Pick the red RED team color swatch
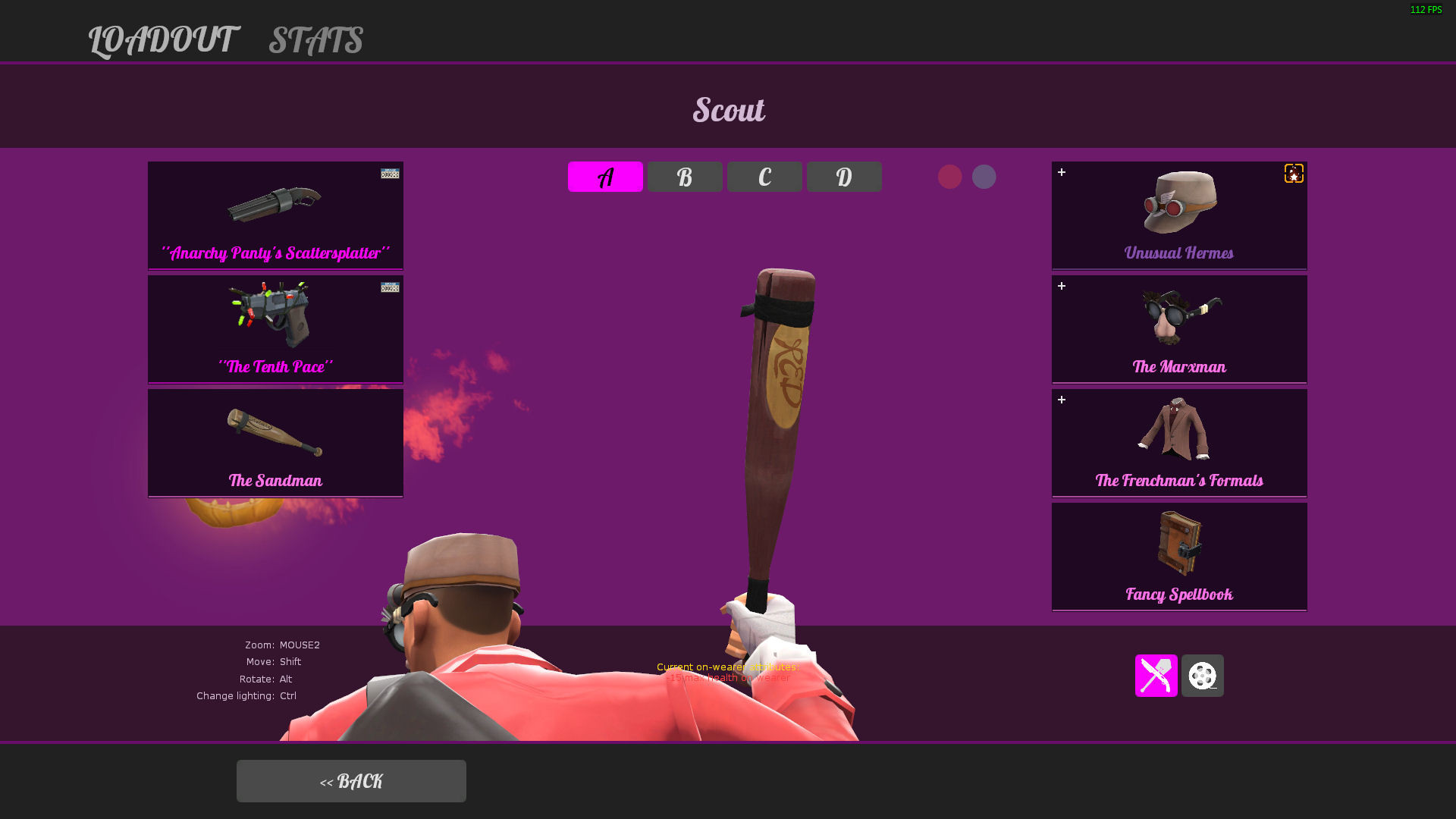This screenshot has height=819, width=1456. click(951, 176)
